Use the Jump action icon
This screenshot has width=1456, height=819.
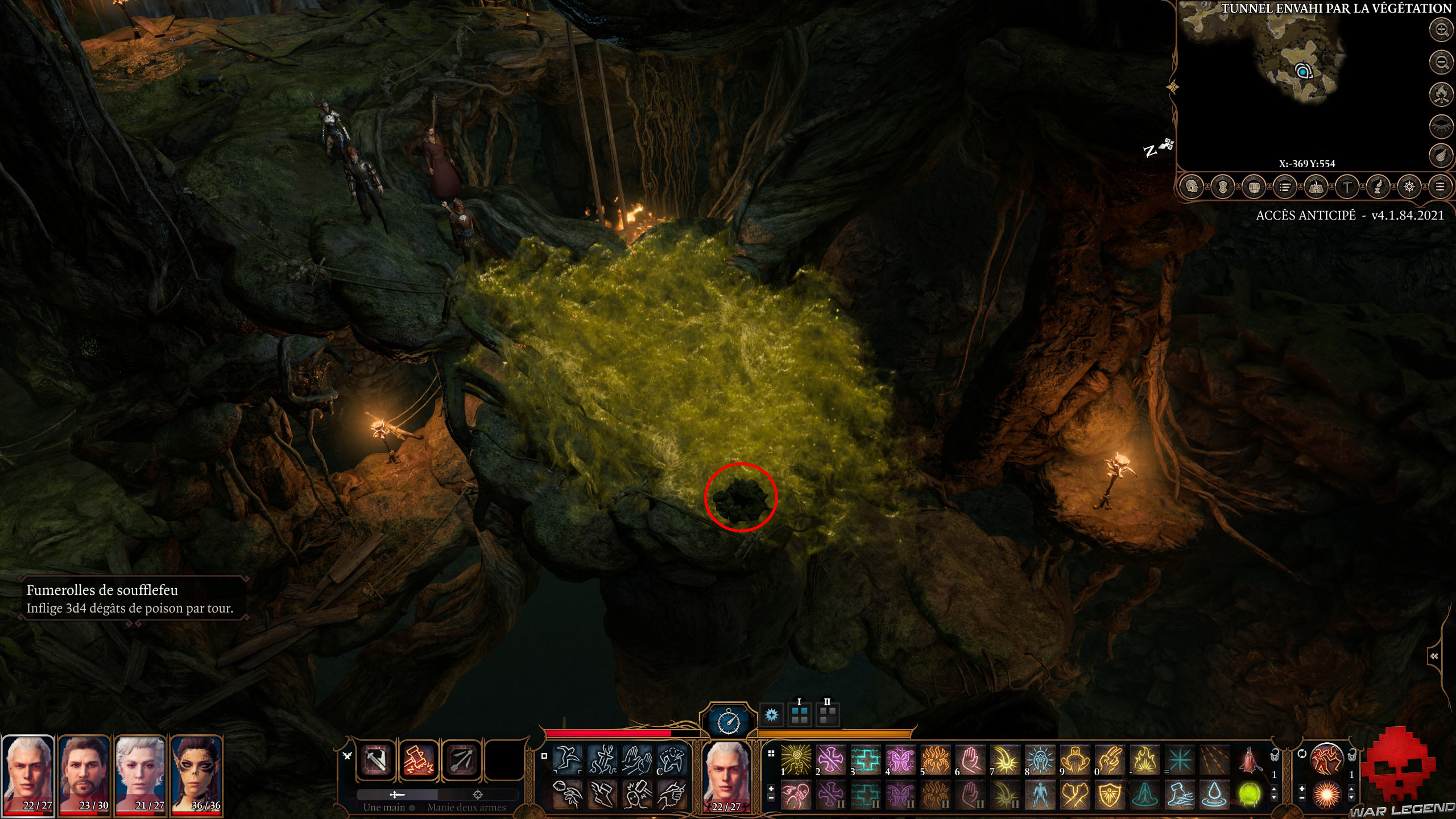[x=568, y=759]
